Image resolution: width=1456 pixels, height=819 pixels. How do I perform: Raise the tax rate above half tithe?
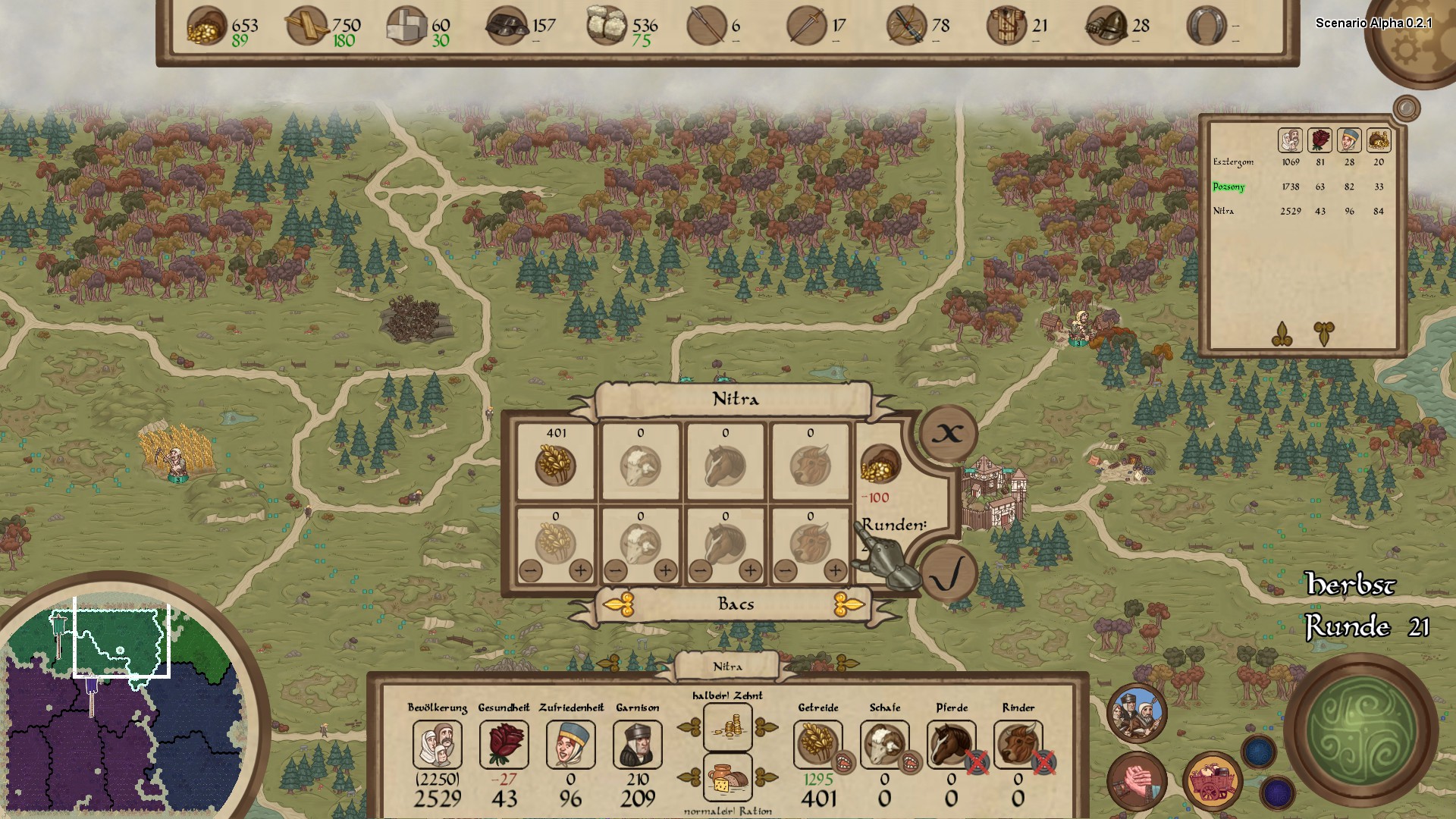pos(766,728)
